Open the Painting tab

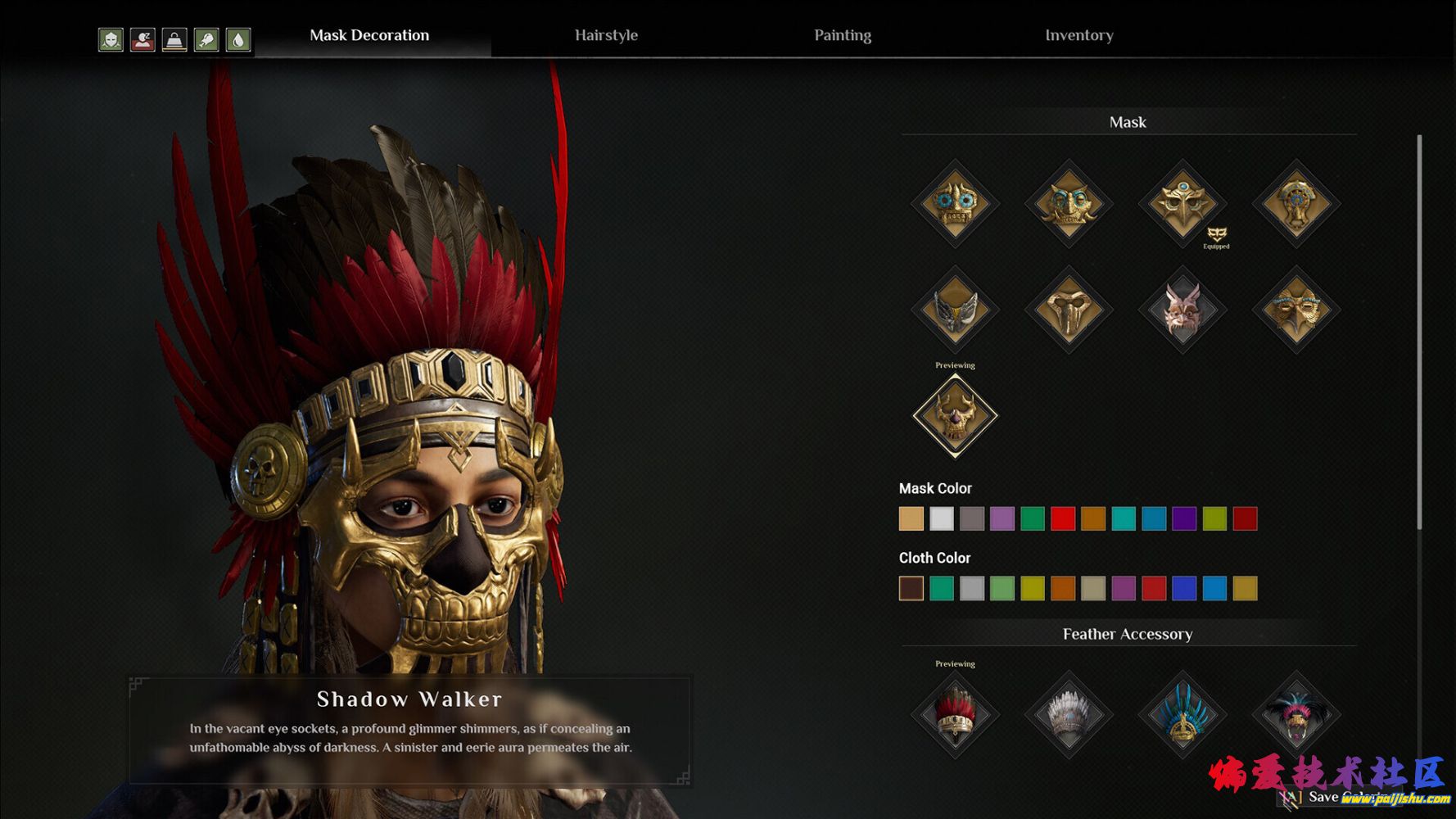843,35
